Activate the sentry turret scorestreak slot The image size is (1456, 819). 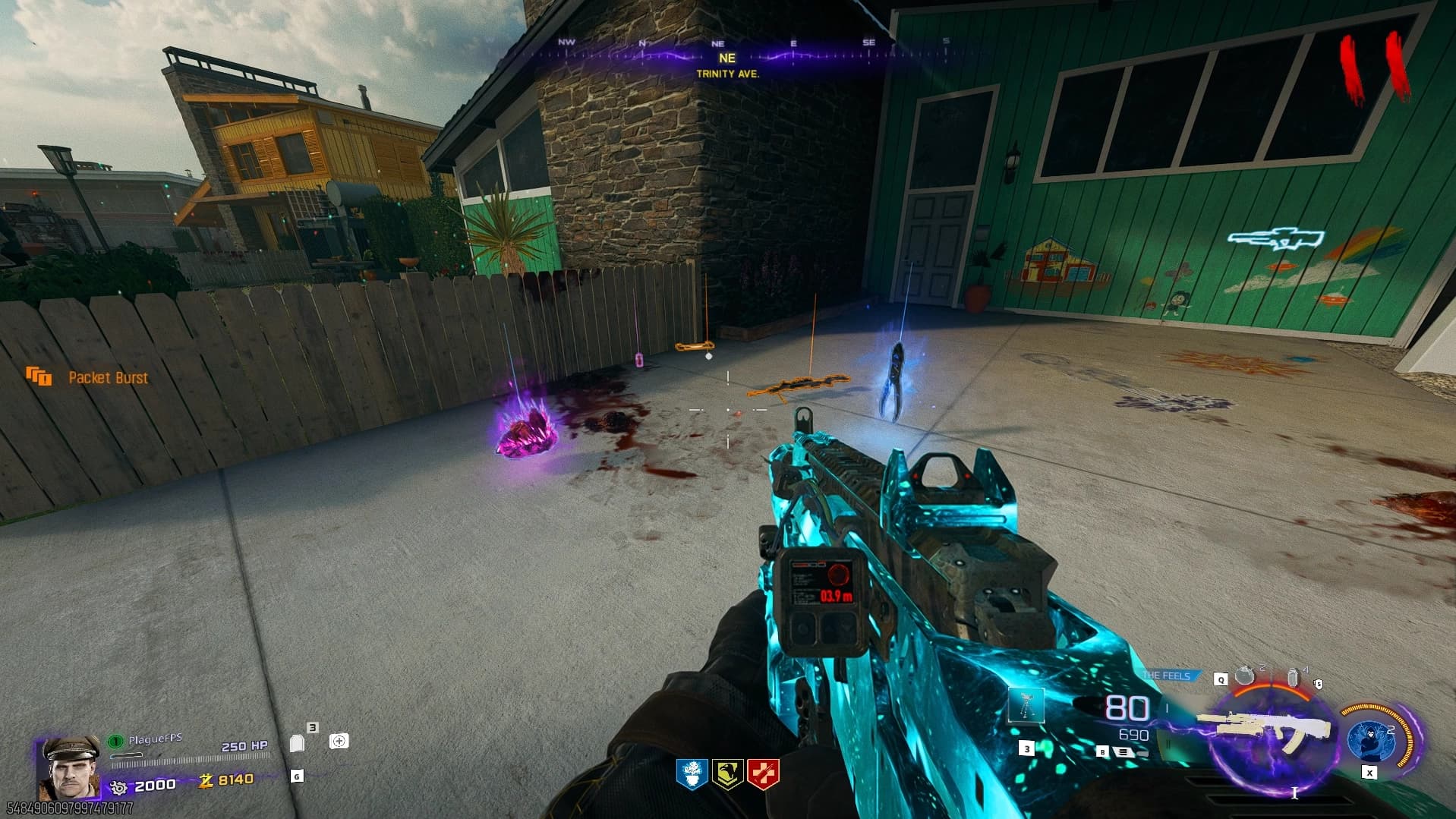(1026, 707)
